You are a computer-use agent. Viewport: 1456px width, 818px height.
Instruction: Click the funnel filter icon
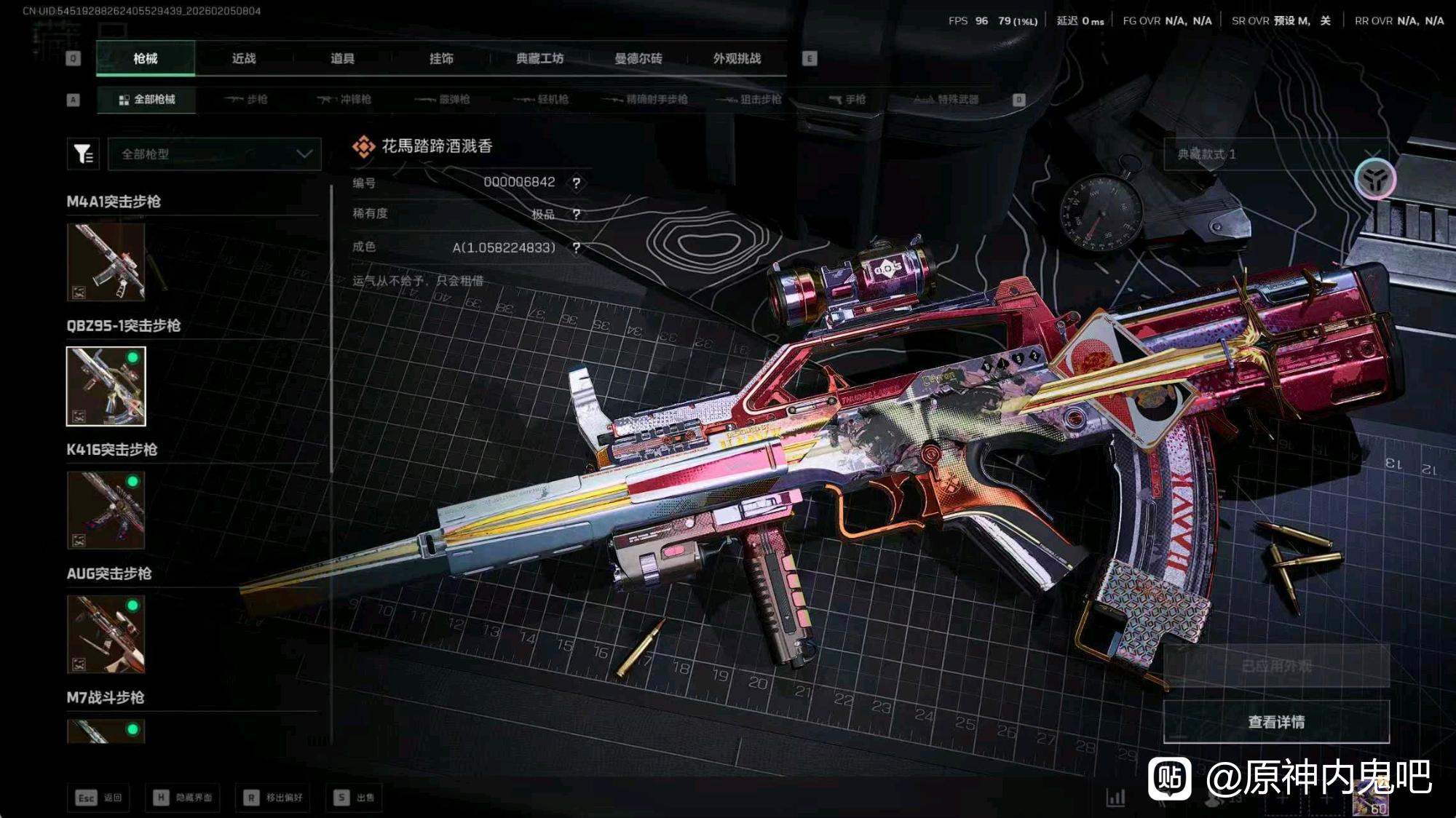[x=83, y=154]
